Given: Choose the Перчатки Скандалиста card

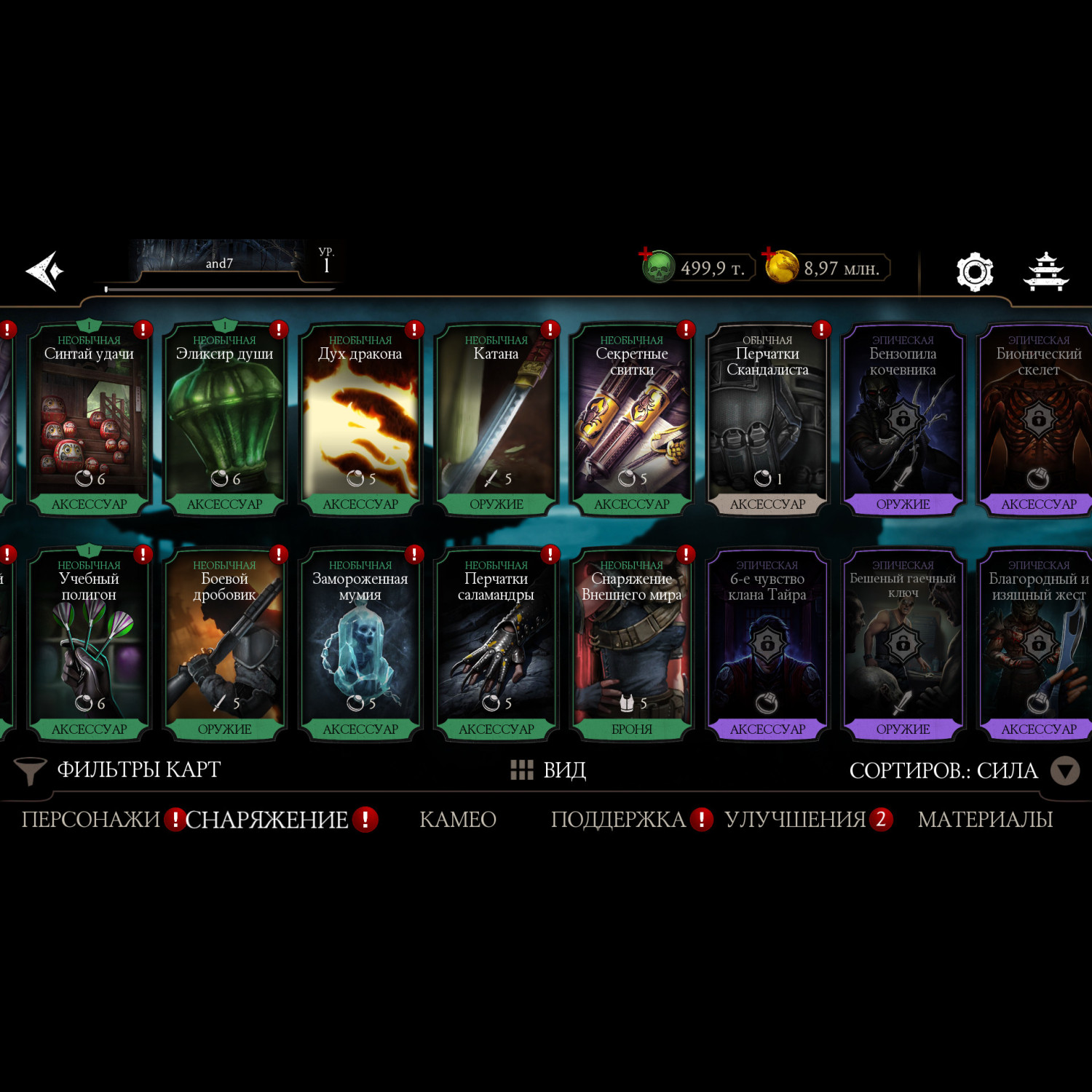Looking at the screenshot, I should tap(767, 420).
